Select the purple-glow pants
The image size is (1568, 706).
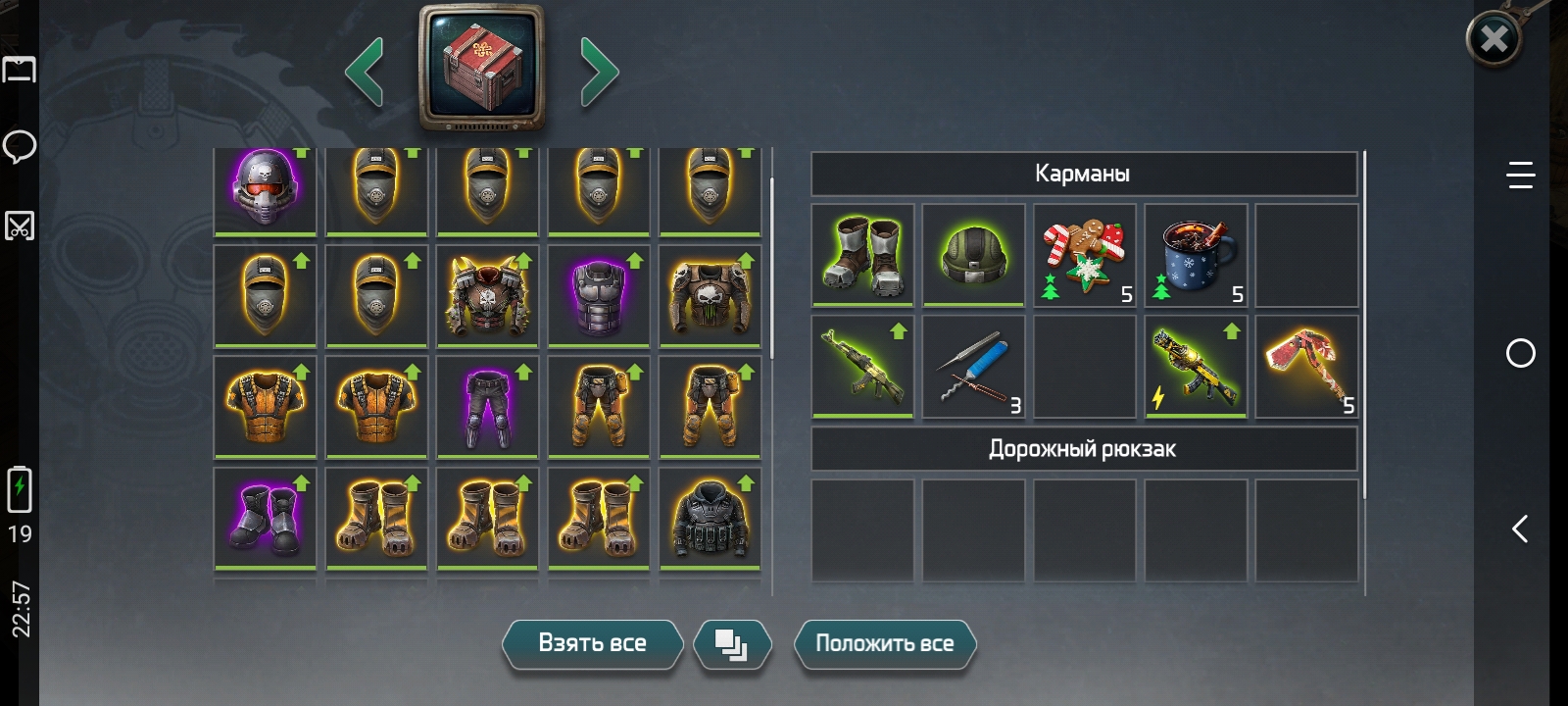pos(487,406)
